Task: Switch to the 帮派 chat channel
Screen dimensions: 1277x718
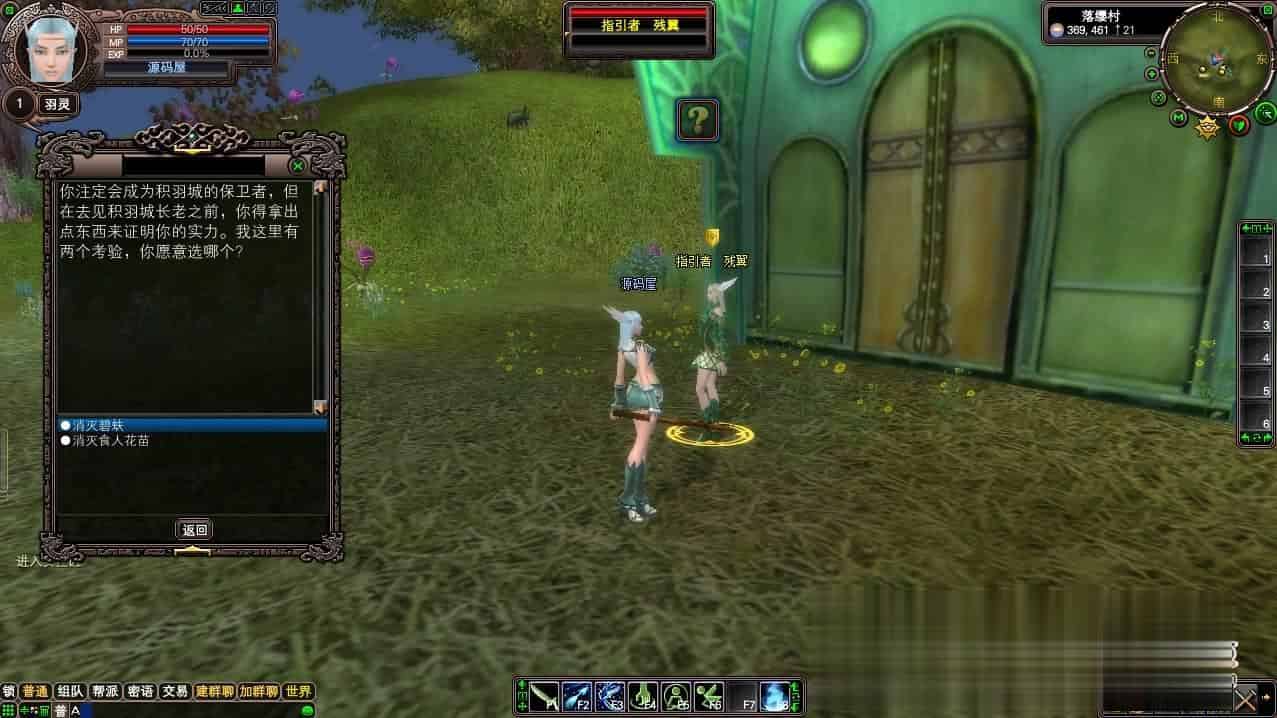Action: point(105,691)
